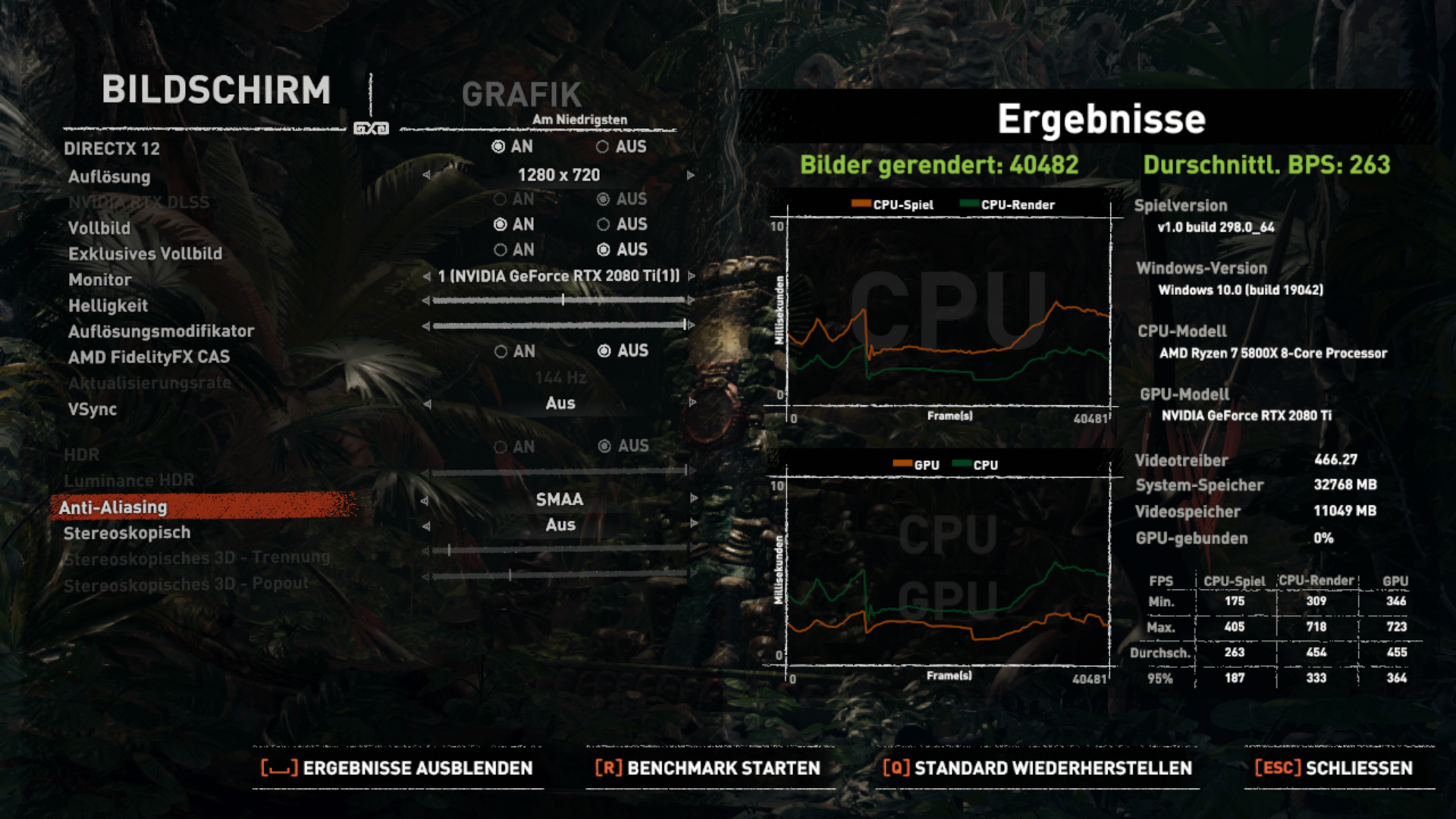The width and height of the screenshot is (1456, 819).
Task: Click the Helligkeit brightness slider handle
Action: pos(564,300)
